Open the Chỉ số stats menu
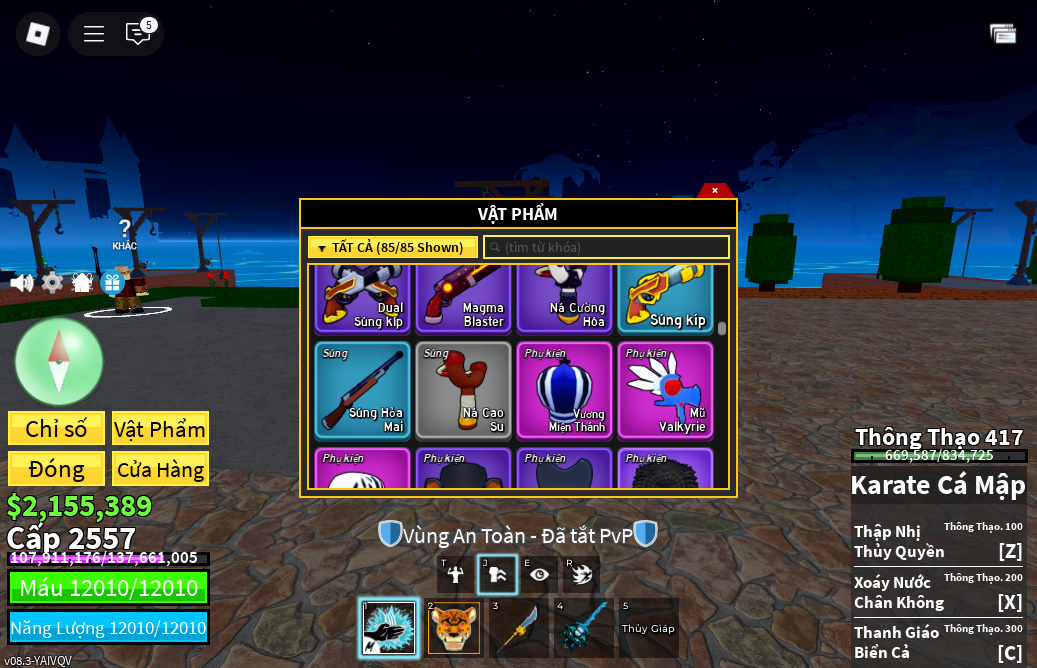 (56, 429)
